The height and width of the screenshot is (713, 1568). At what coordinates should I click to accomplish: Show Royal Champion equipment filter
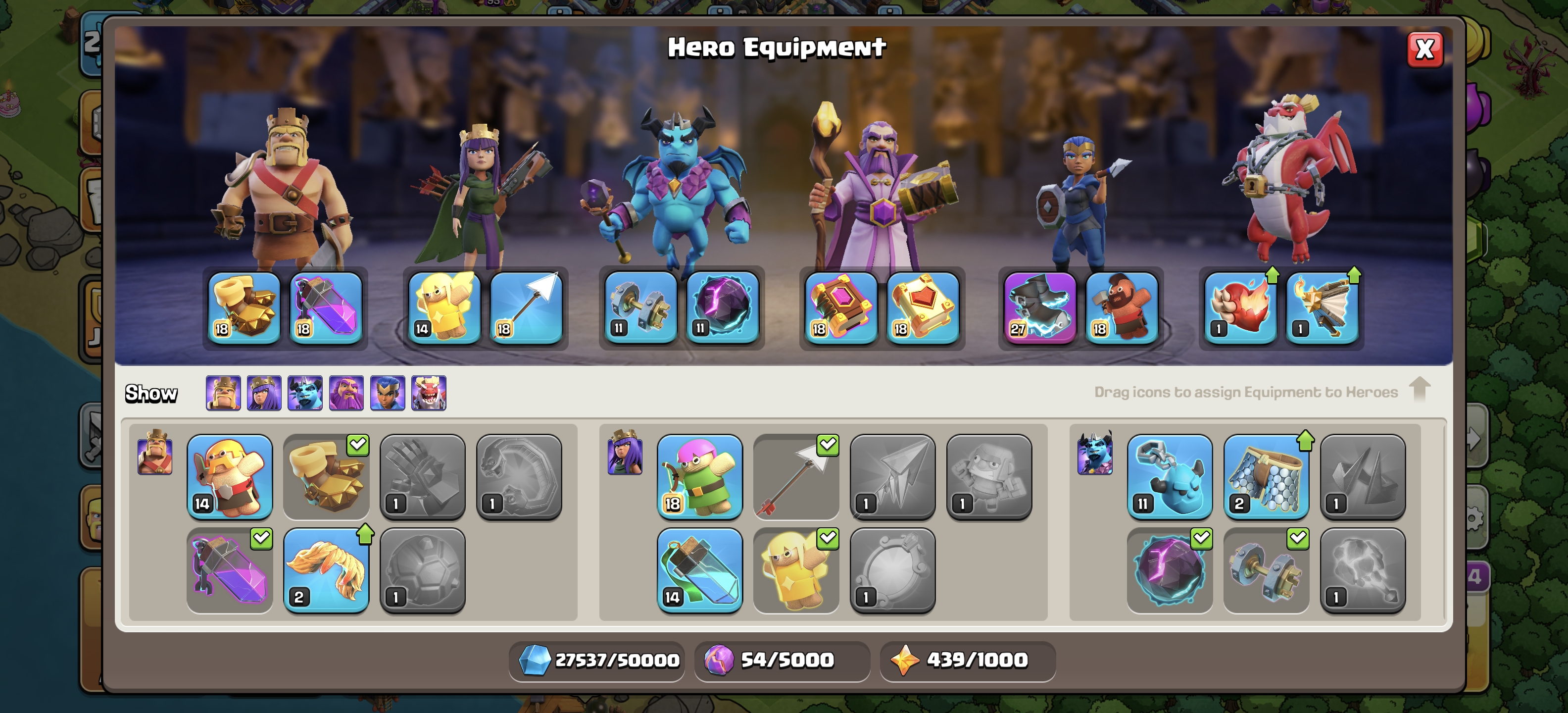click(388, 393)
